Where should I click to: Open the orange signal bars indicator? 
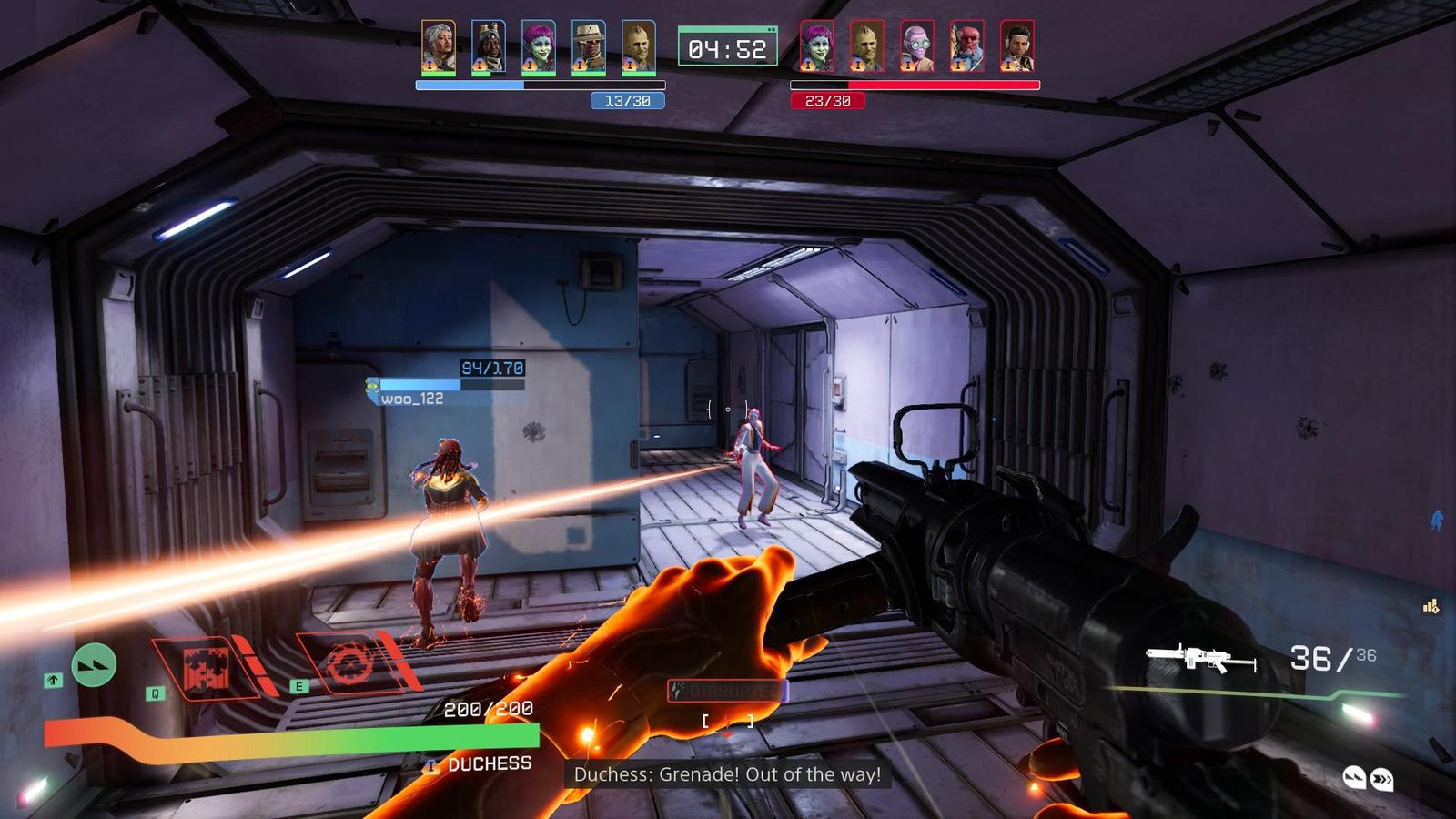[1431, 606]
